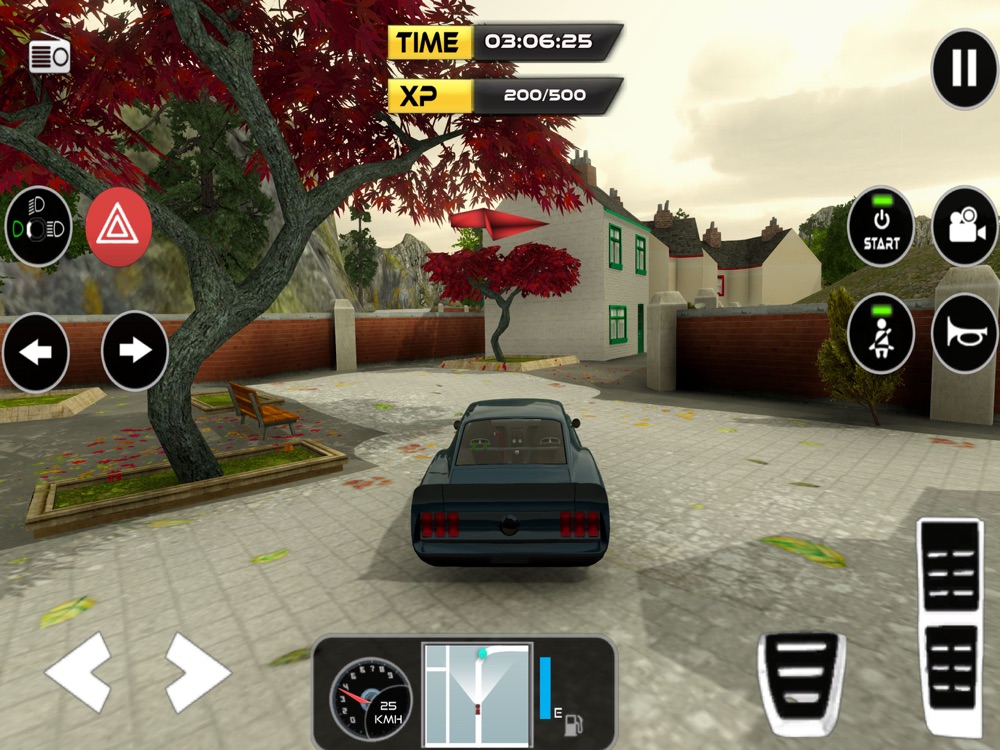Steer right with the large arrow
This screenshot has height=750, width=1000.
tap(197, 672)
